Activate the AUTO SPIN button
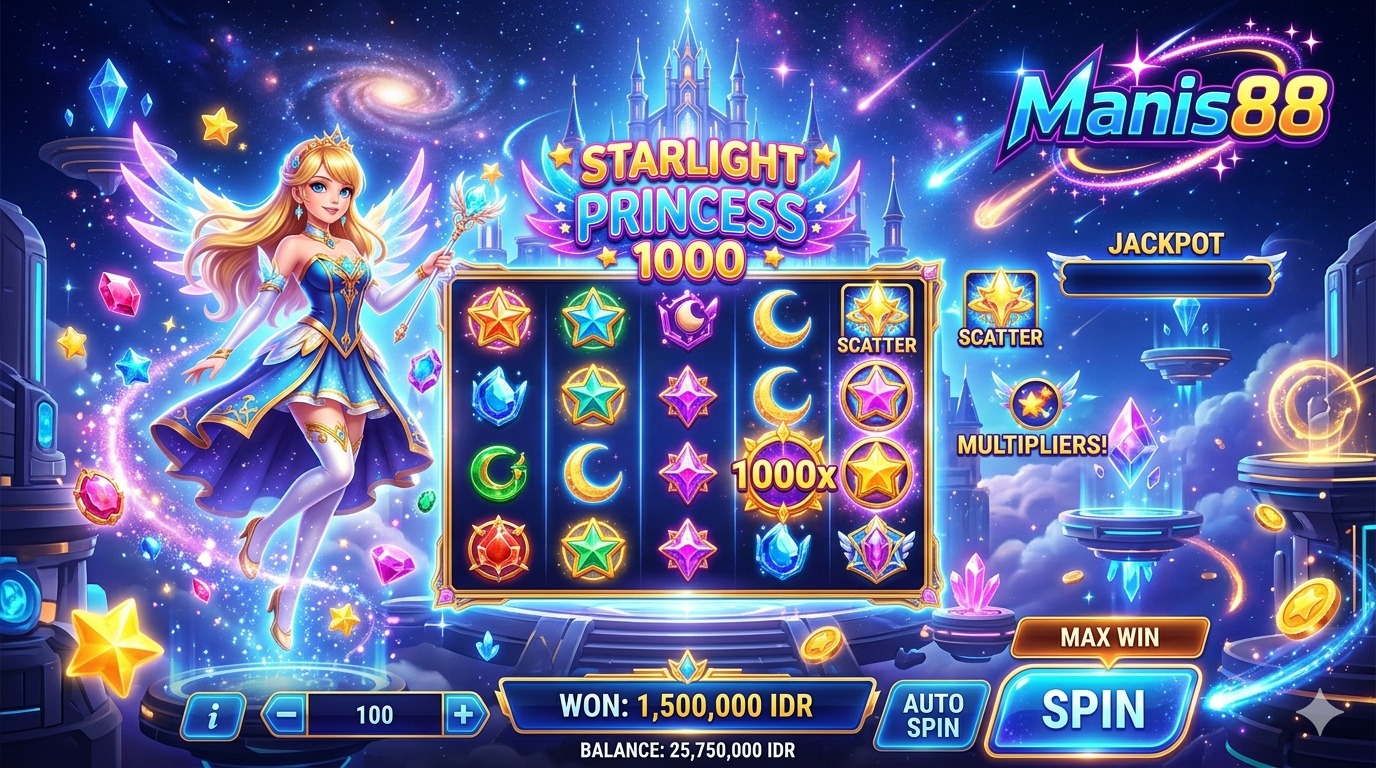The image size is (1376, 768). coord(932,714)
